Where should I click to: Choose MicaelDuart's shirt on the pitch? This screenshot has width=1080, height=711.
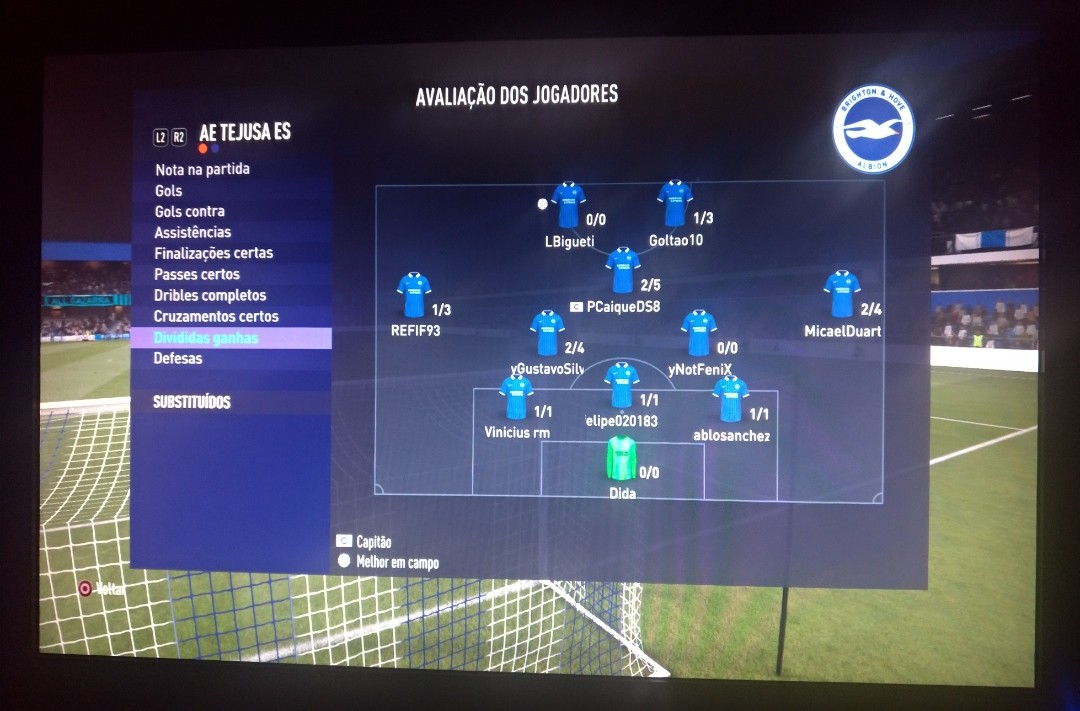click(842, 294)
